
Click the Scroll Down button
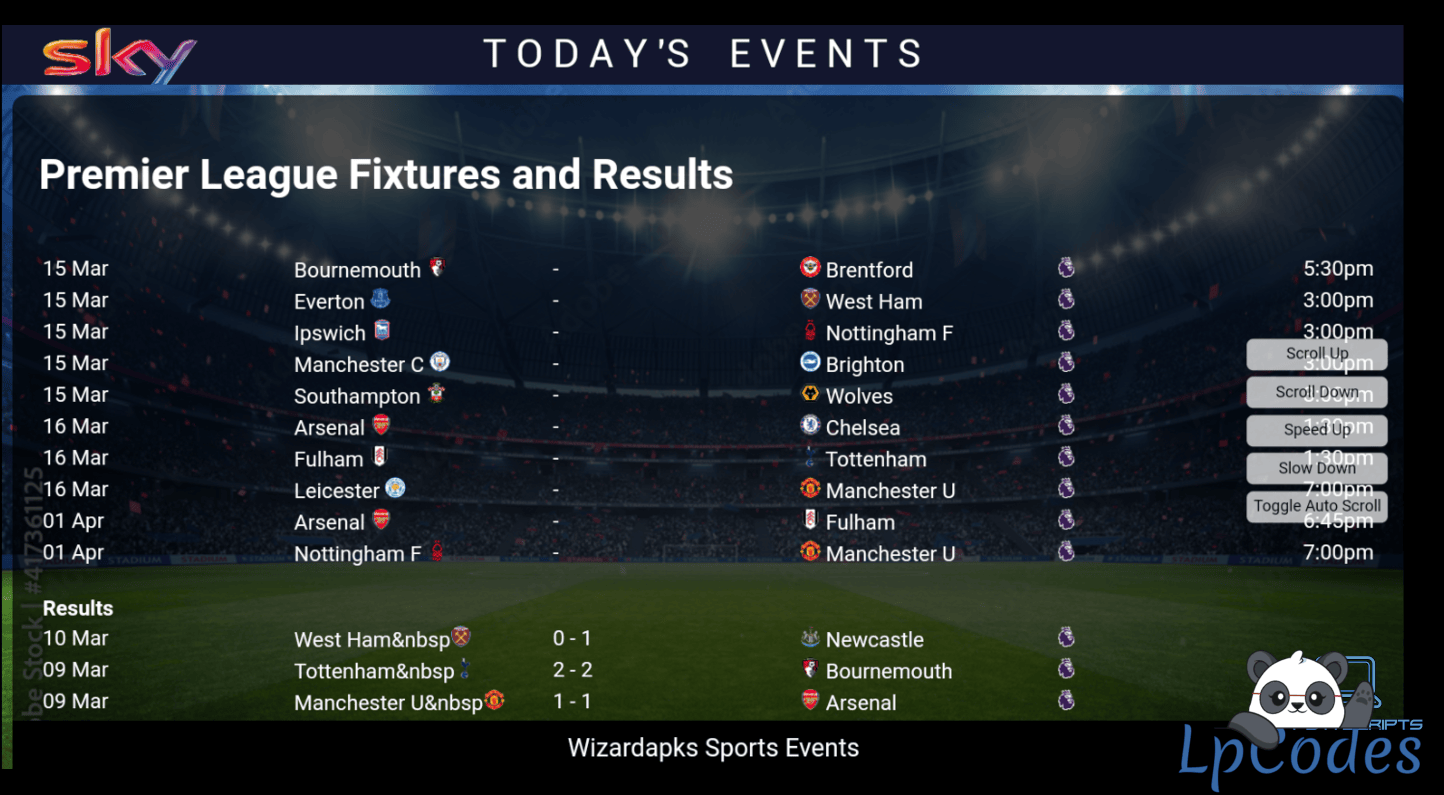(x=1316, y=392)
